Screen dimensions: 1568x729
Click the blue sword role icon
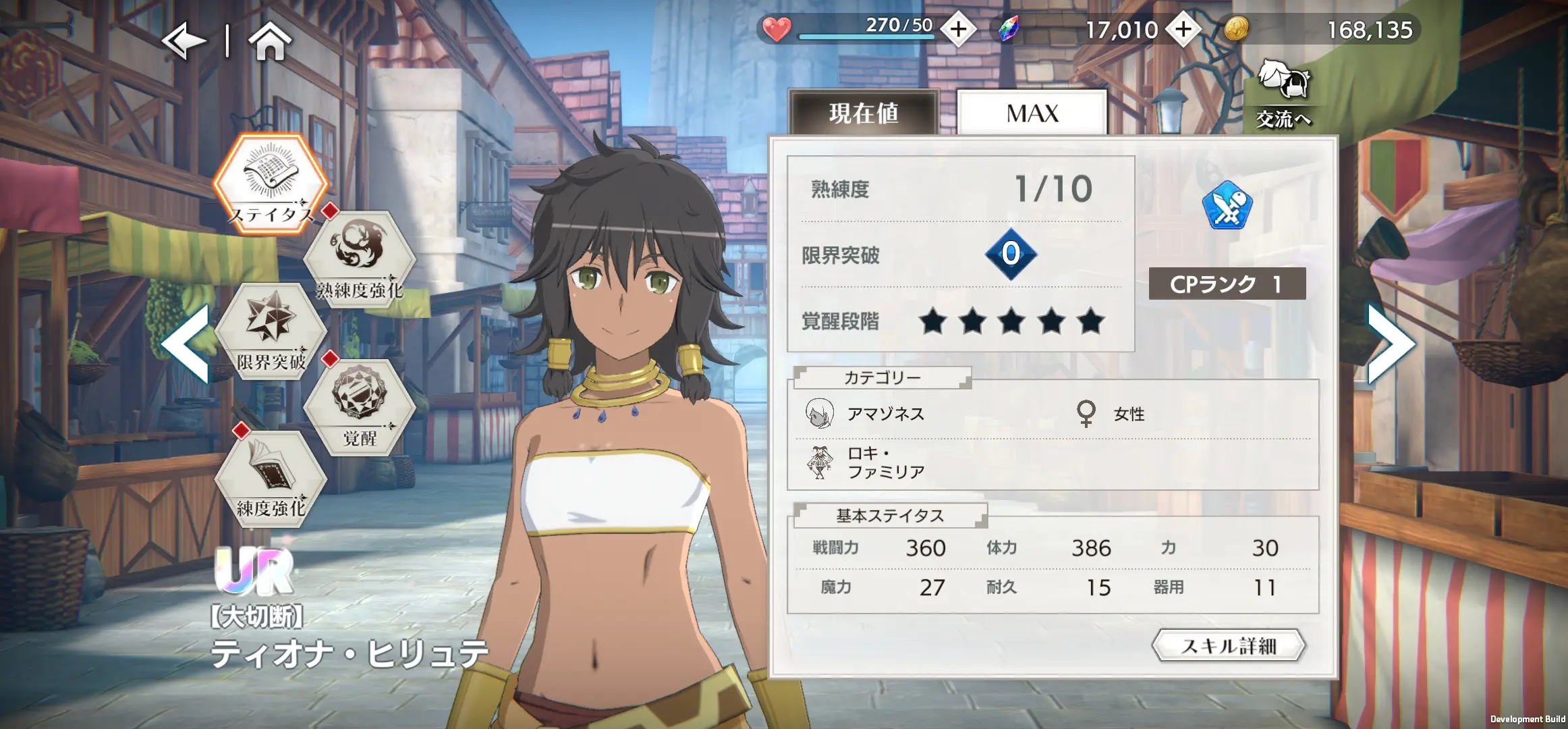[x=1227, y=206]
